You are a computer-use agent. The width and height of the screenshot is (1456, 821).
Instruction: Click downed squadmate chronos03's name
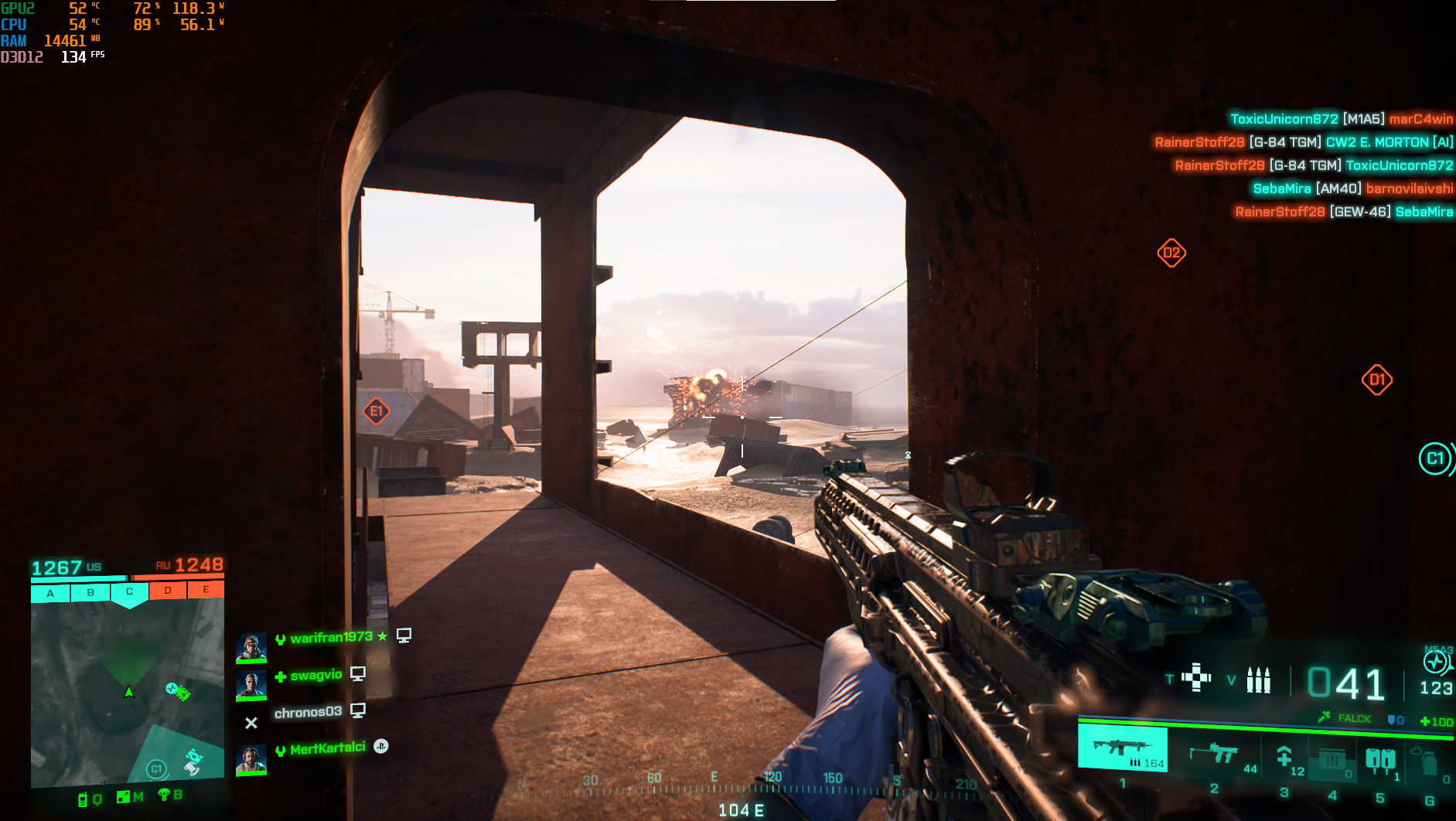click(308, 712)
